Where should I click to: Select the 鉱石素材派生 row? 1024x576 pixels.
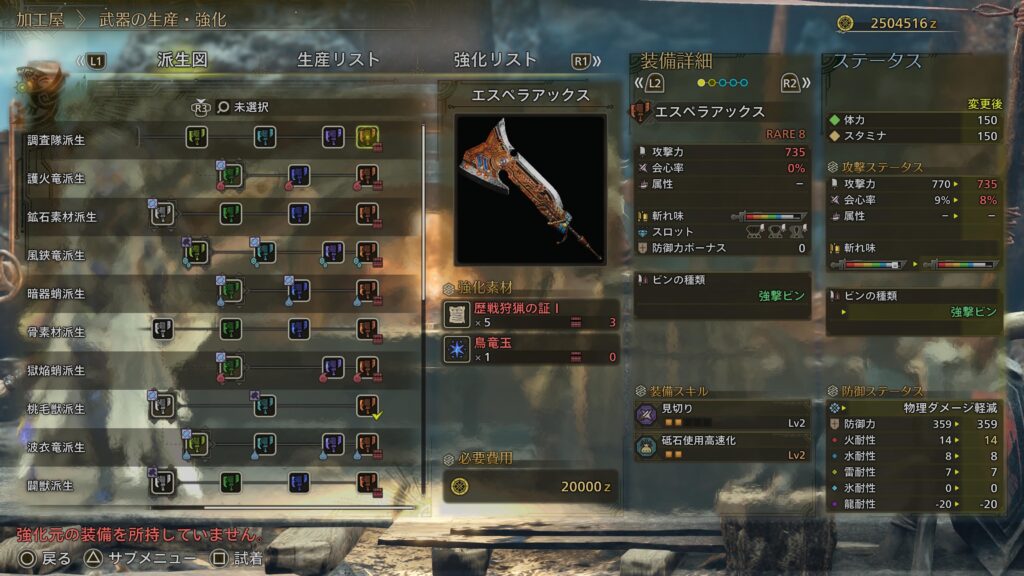click(62, 217)
